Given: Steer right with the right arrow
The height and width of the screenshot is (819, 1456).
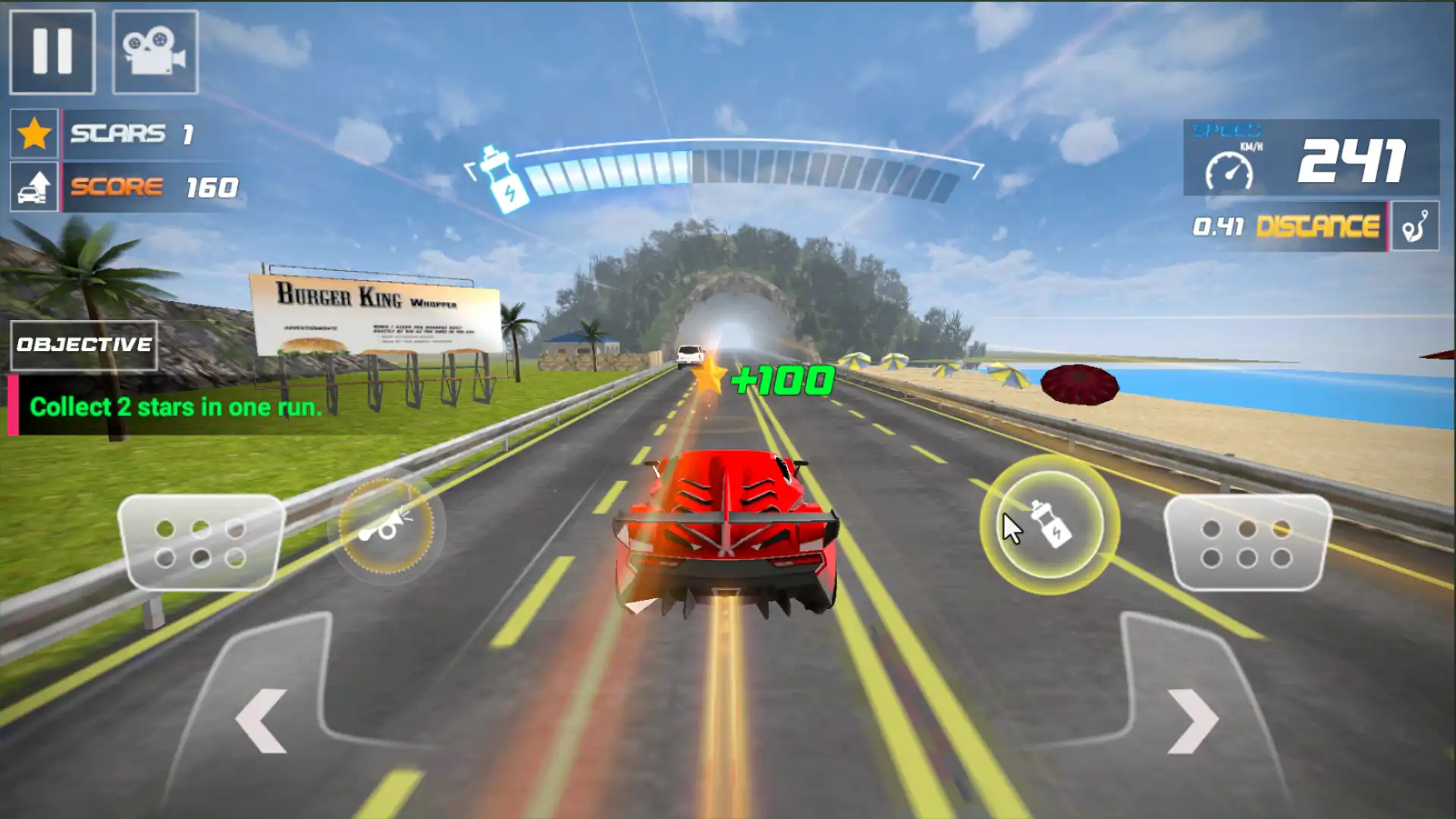Looking at the screenshot, I should pos(1192,720).
